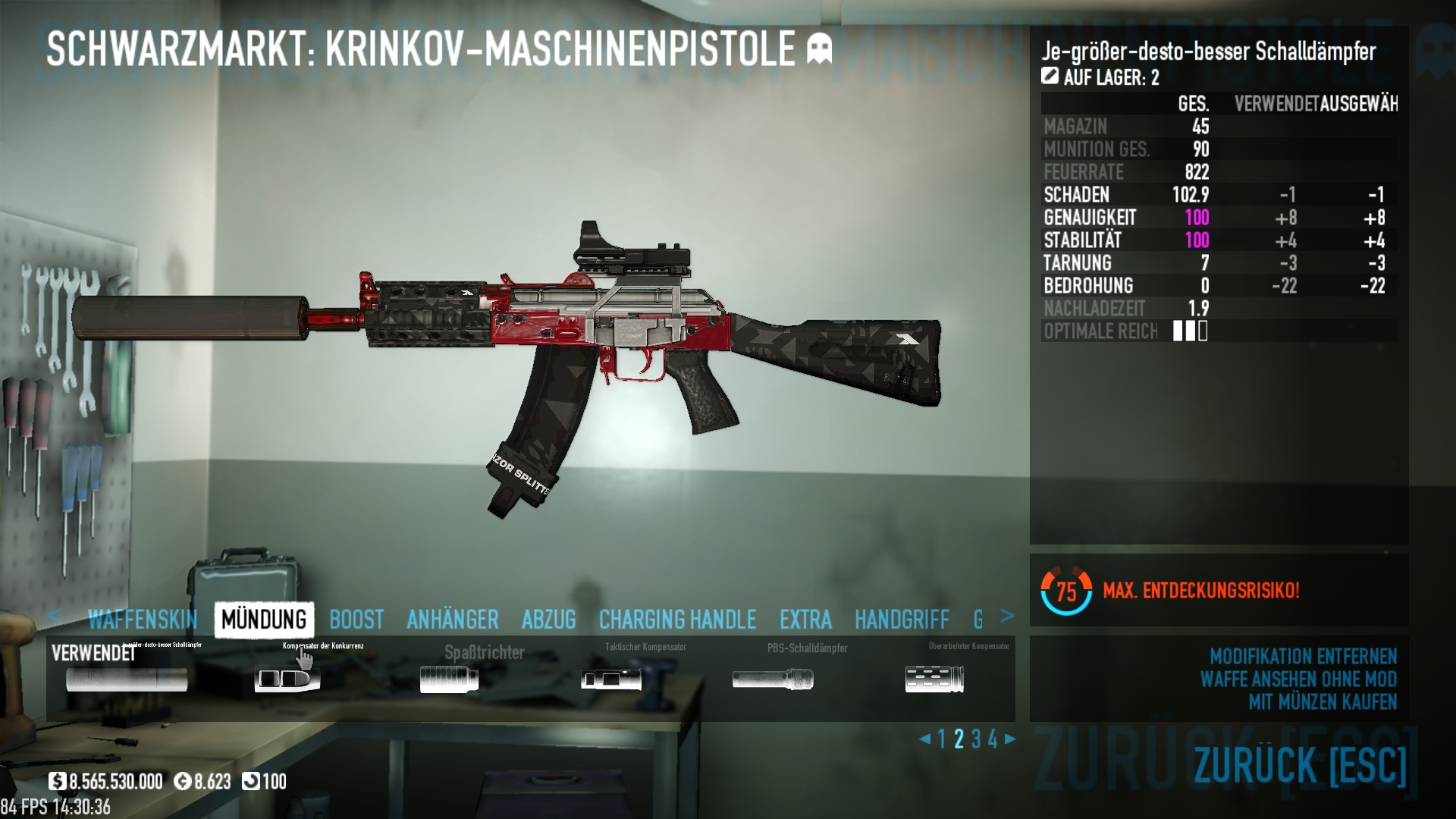The height and width of the screenshot is (819, 1456).
Task: Select the Extra category tab
Action: [805, 620]
